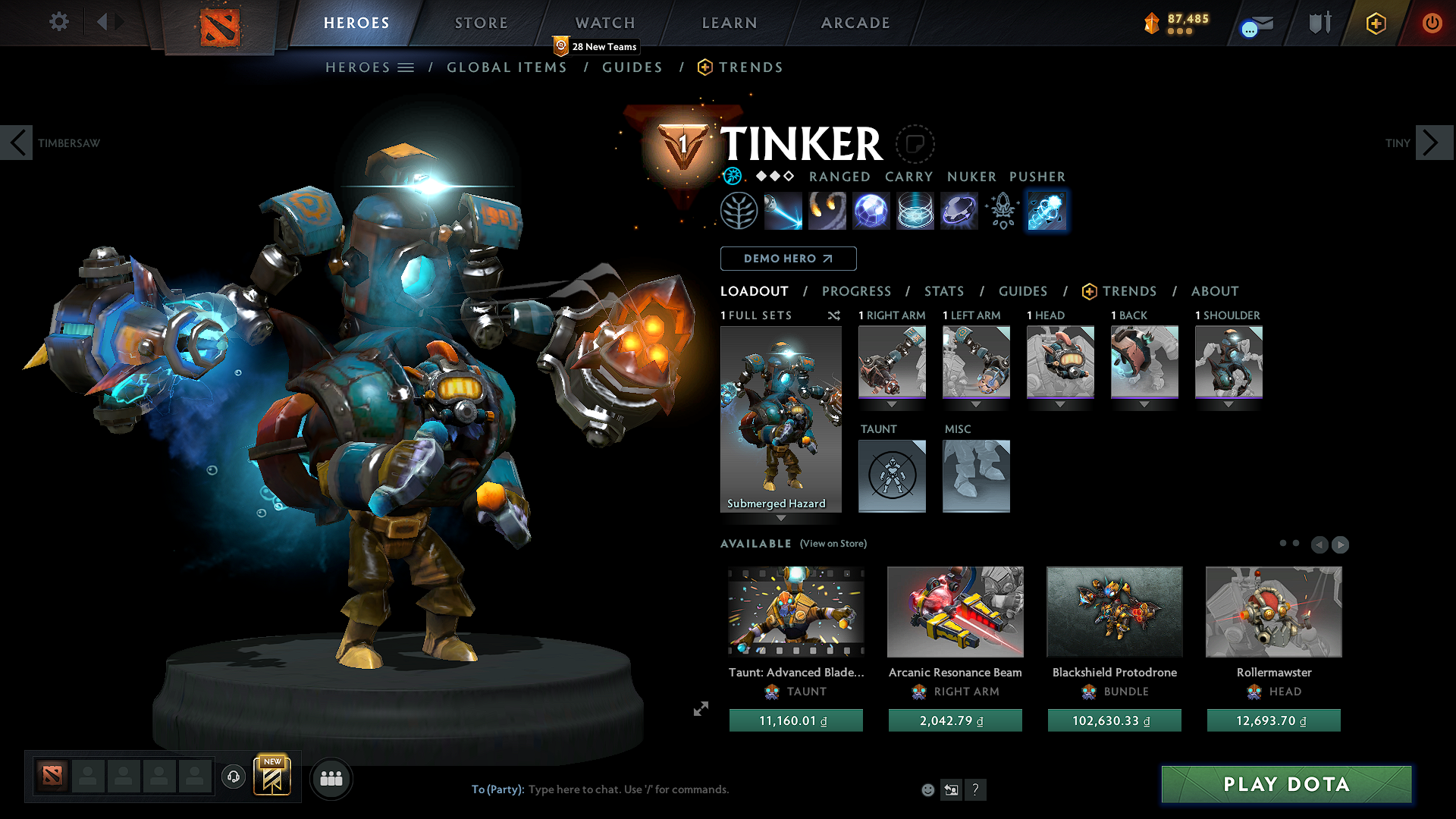This screenshot has width=1456, height=819.
Task: Open the View on Store link
Action: pos(833,544)
